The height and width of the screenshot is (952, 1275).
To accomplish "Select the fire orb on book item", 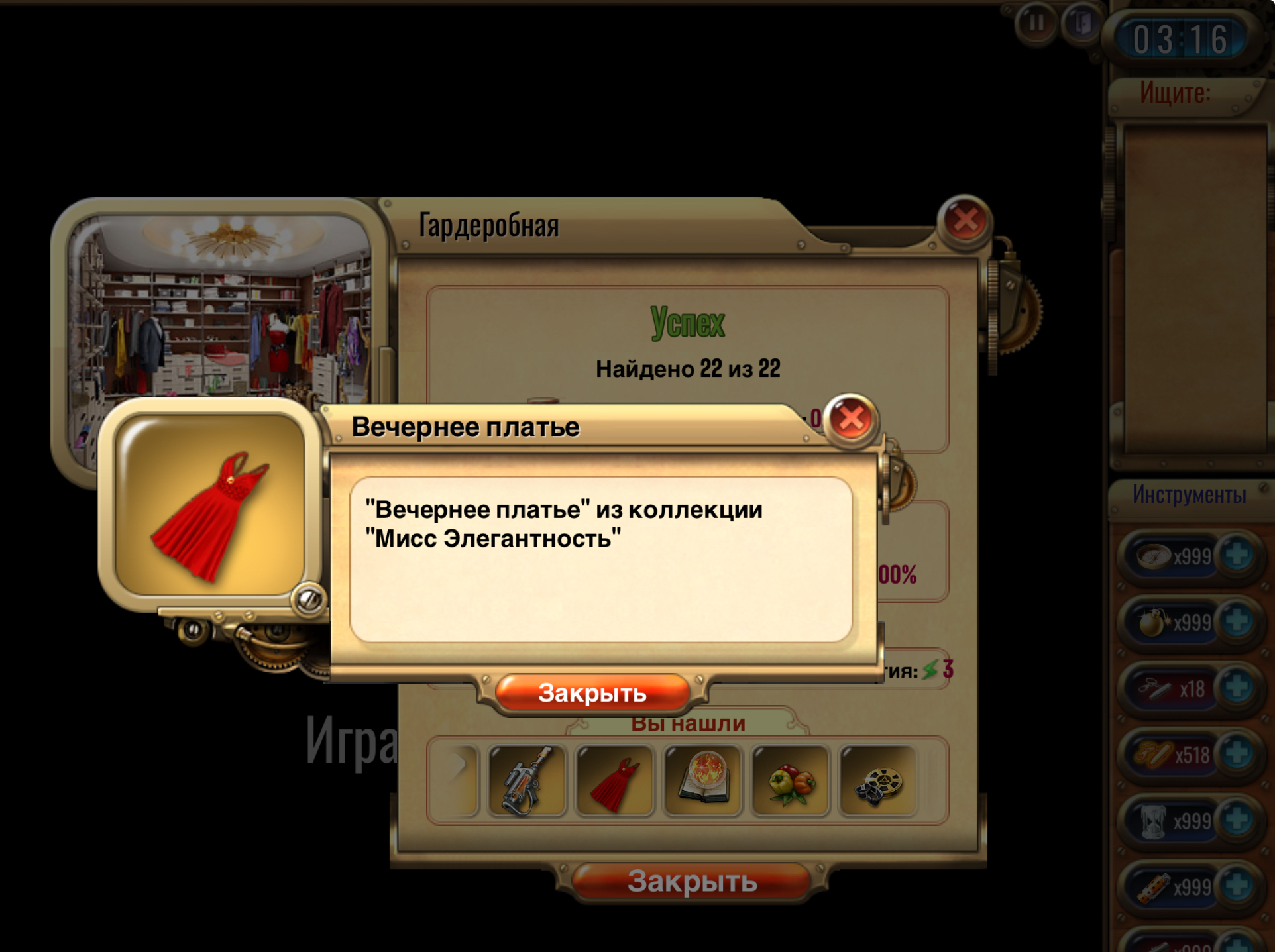I will pyautogui.click(x=702, y=780).
